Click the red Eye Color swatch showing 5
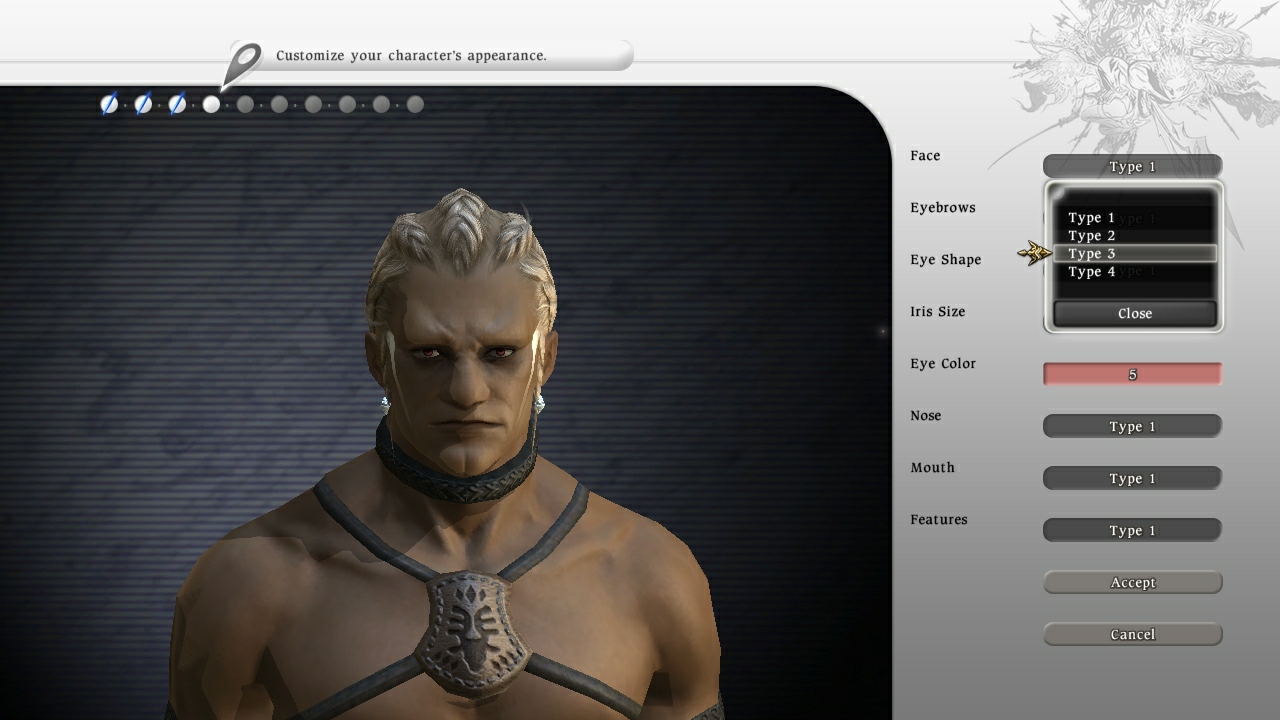1280x720 pixels. click(x=1132, y=373)
